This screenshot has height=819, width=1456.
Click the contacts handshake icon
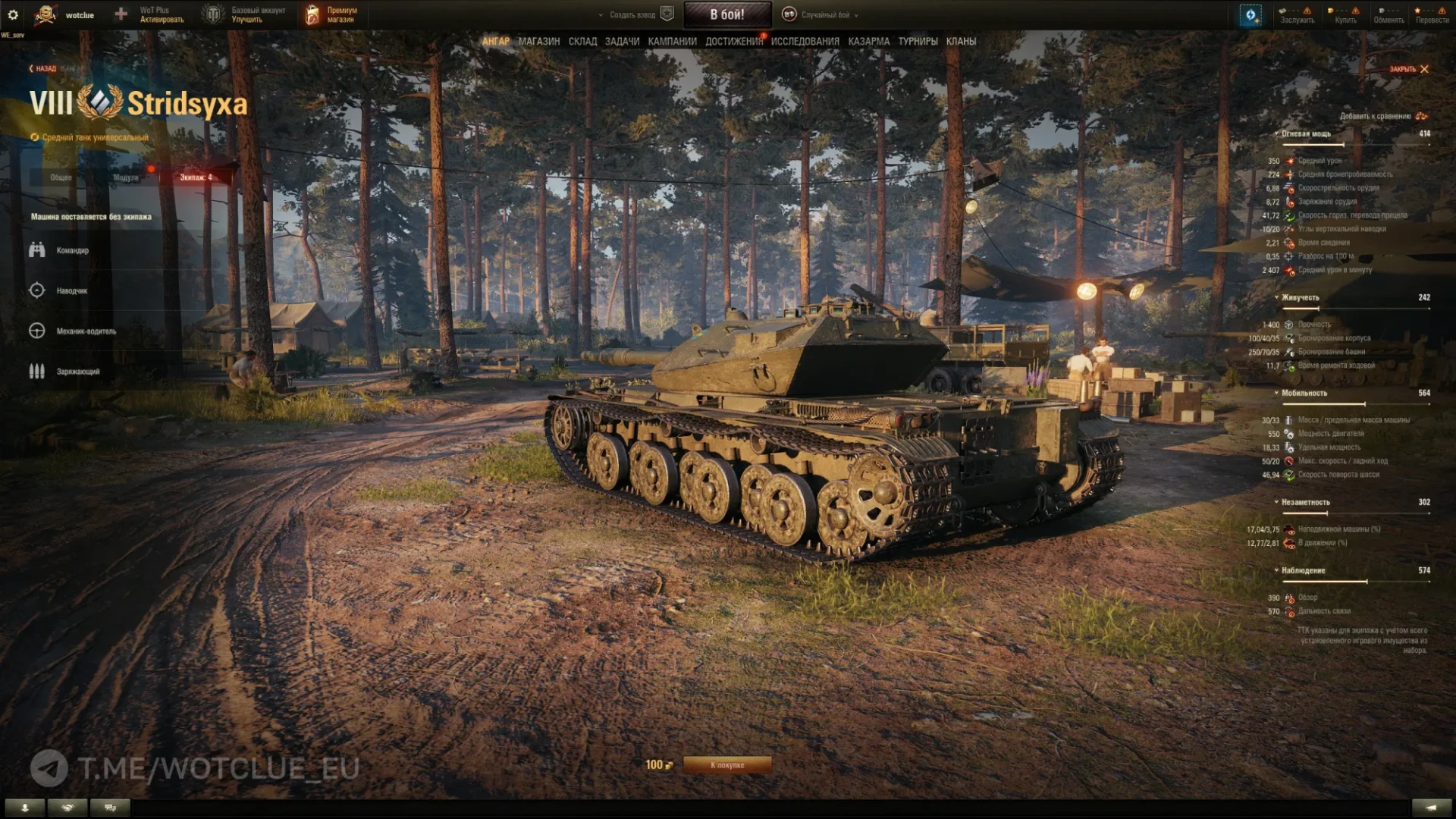[67, 808]
